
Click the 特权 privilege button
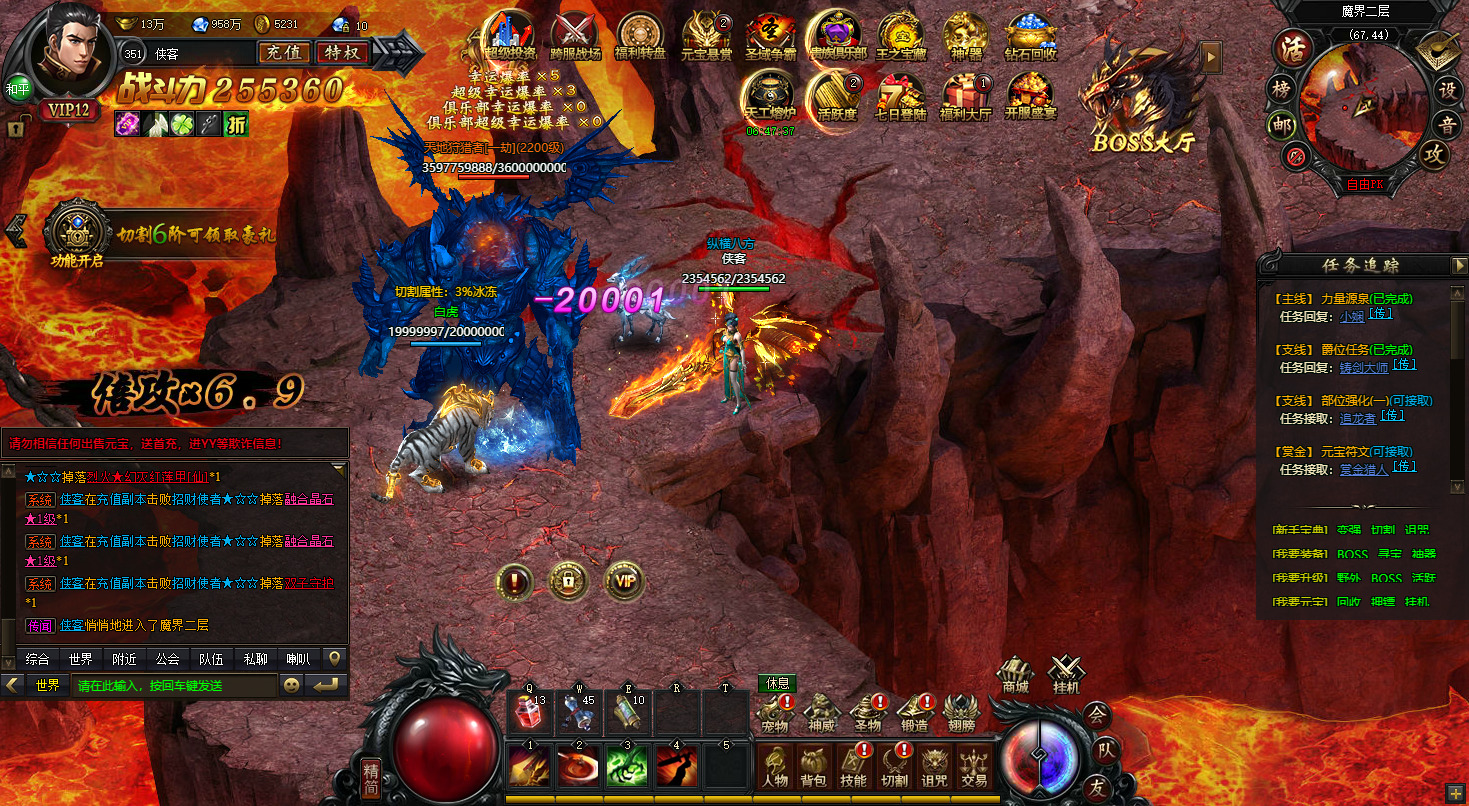pyautogui.click(x=342, y=53)
